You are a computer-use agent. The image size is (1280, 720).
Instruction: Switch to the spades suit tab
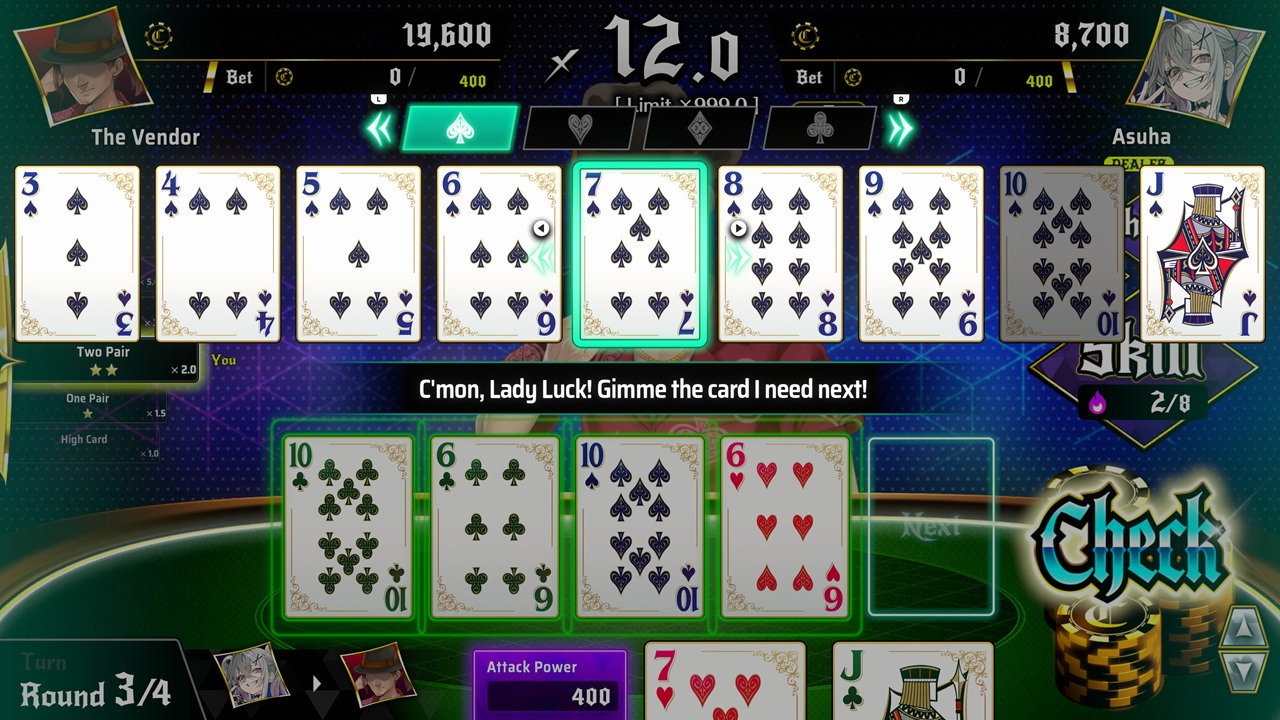tap(459, 128)
